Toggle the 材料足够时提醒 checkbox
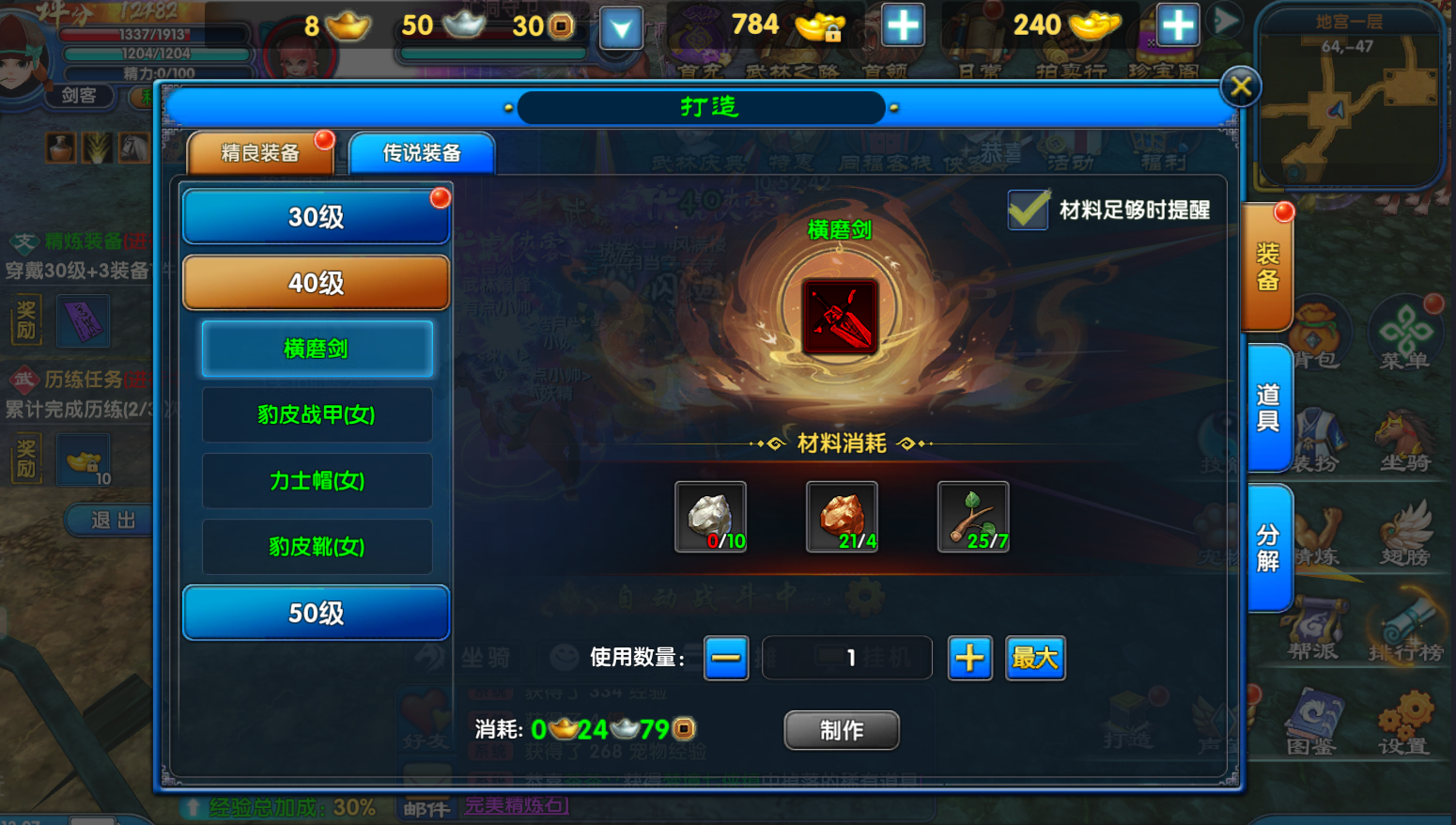The image size is (1456, 825). [1029, 210]
